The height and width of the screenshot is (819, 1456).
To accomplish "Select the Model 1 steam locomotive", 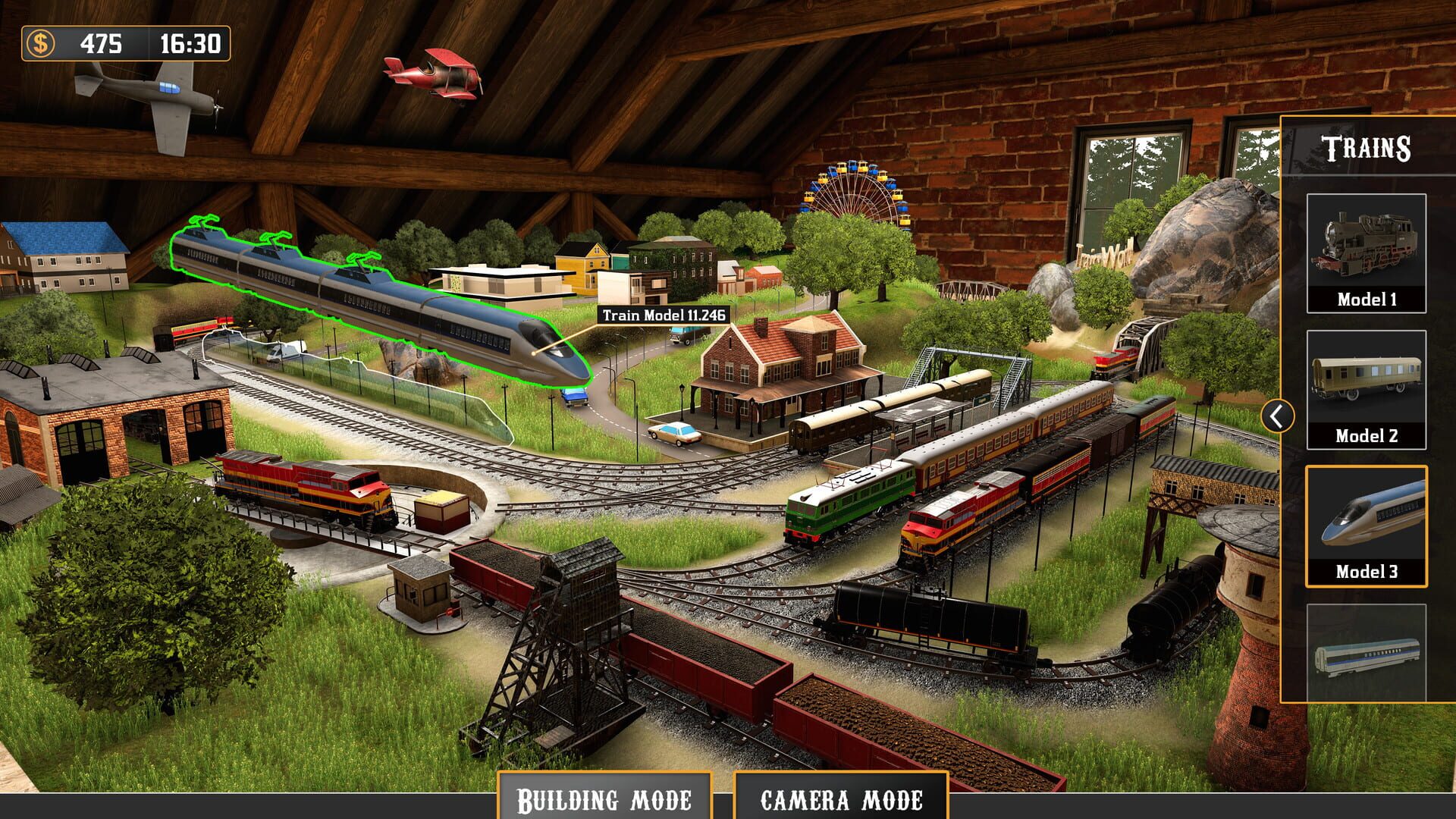I will [x=1366, y=253].
